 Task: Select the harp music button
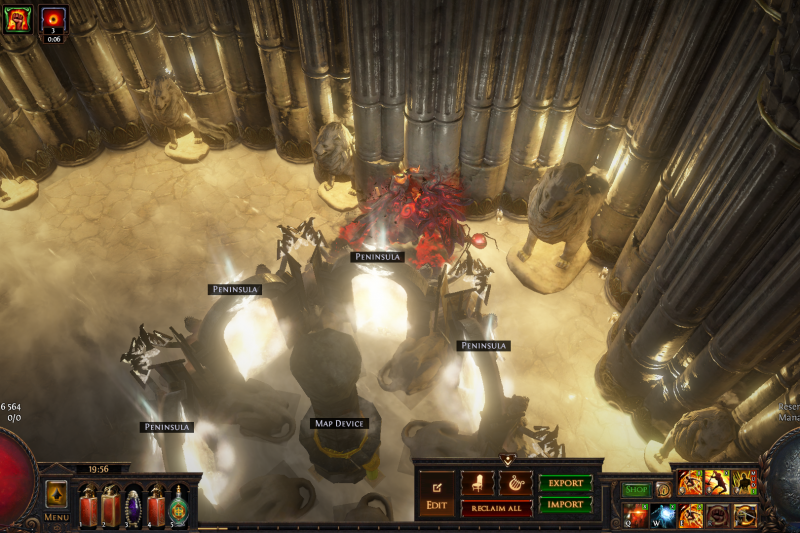[515, 483]
